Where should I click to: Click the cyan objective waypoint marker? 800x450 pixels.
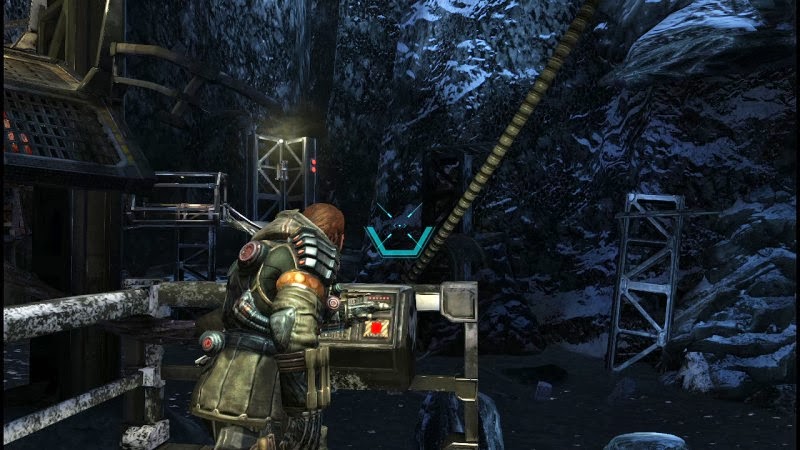click(398, 230)
